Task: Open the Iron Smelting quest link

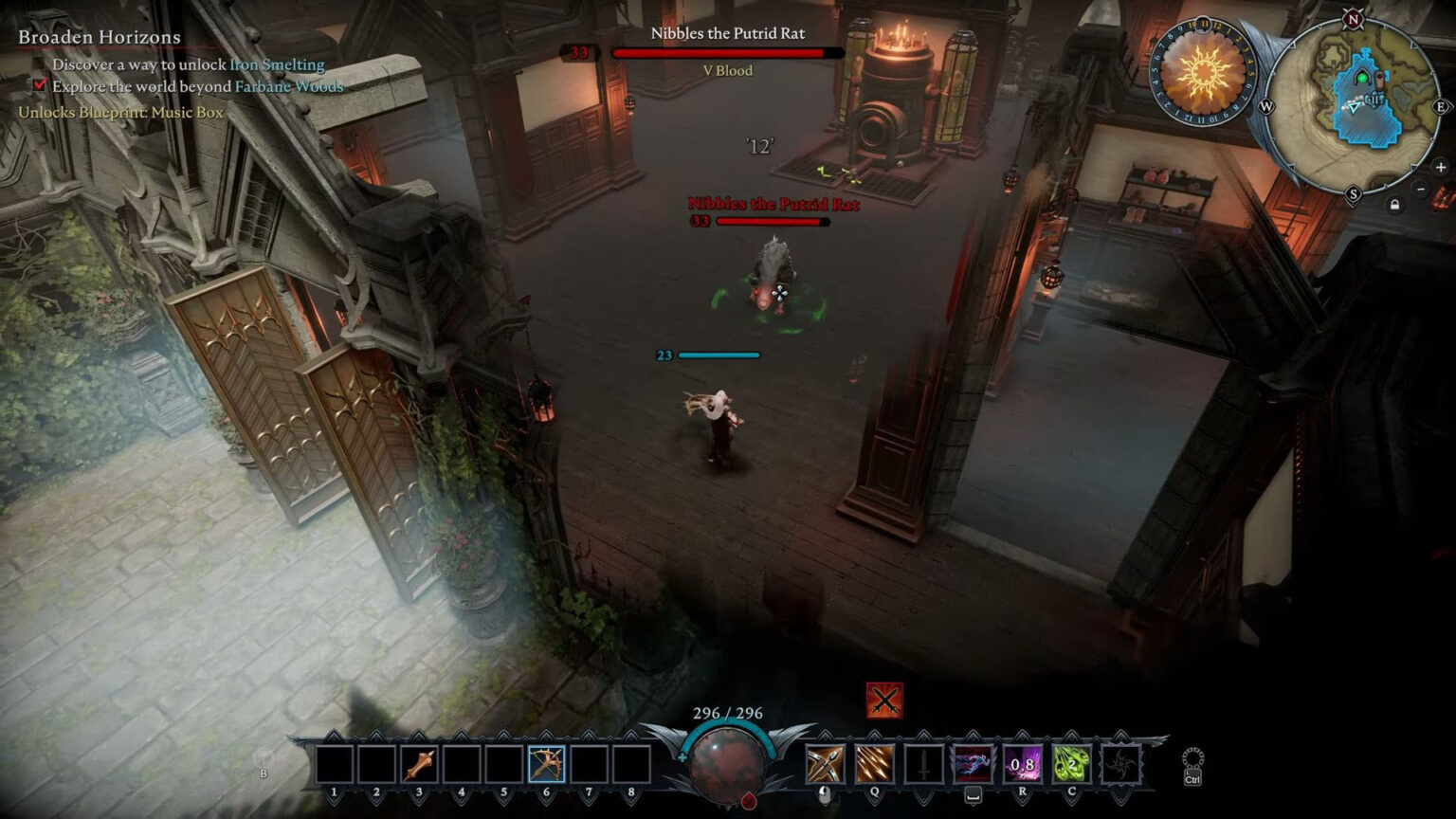Action: tap(275, 65)
